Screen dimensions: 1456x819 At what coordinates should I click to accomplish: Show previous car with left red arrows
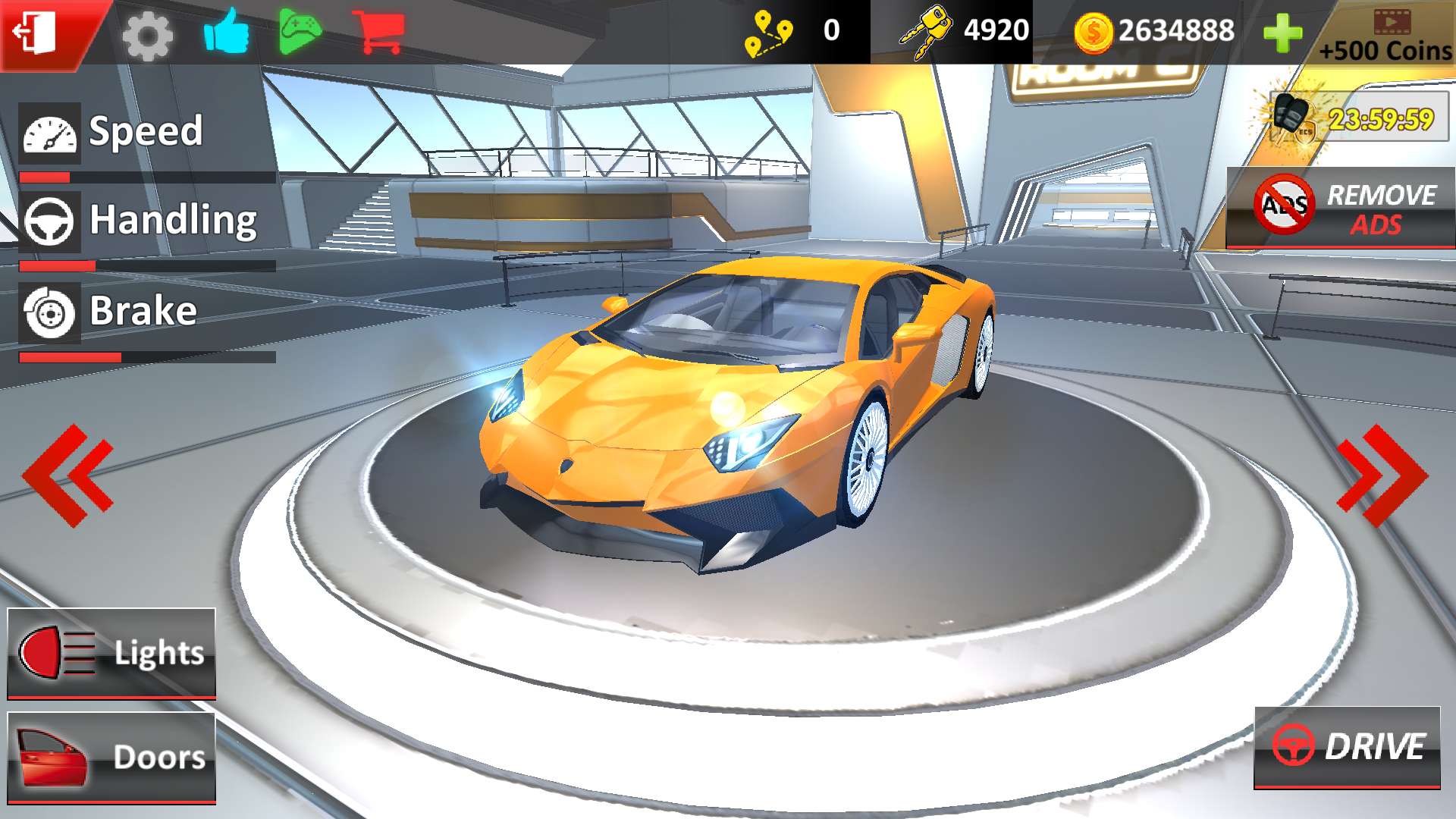point(68,475)
